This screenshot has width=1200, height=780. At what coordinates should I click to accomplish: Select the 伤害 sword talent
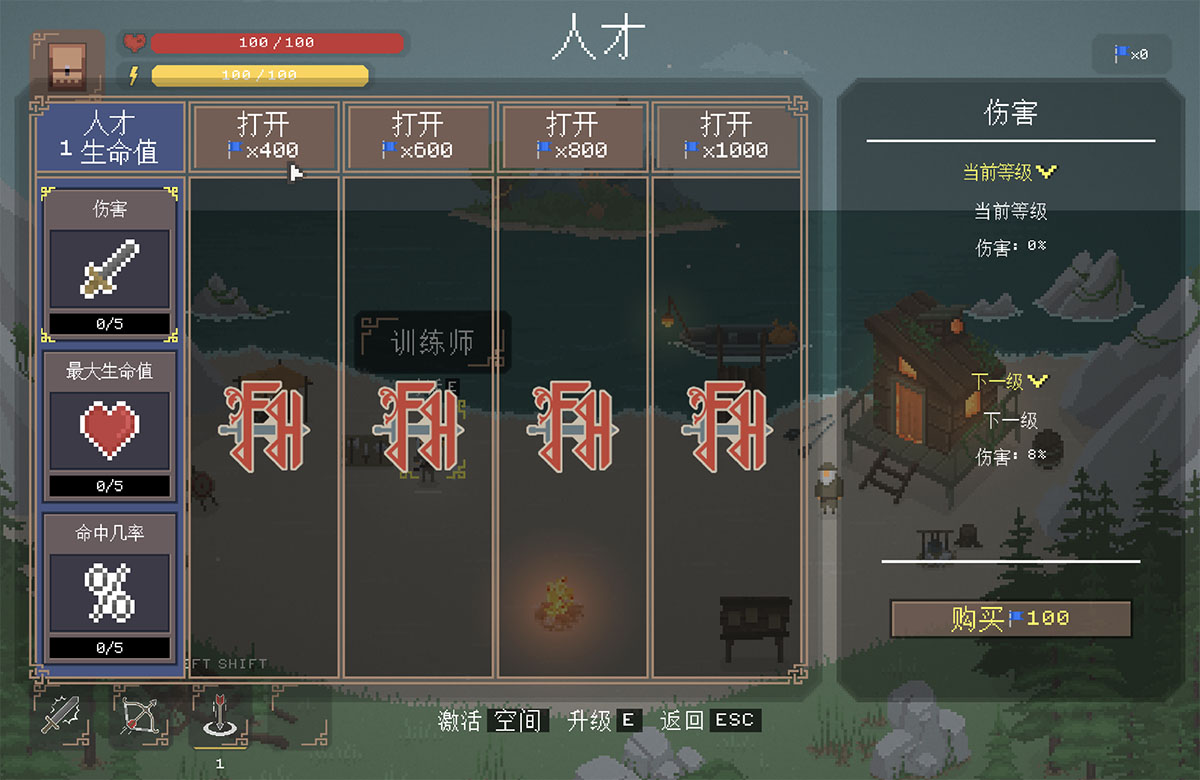click(x=110, y=265)
